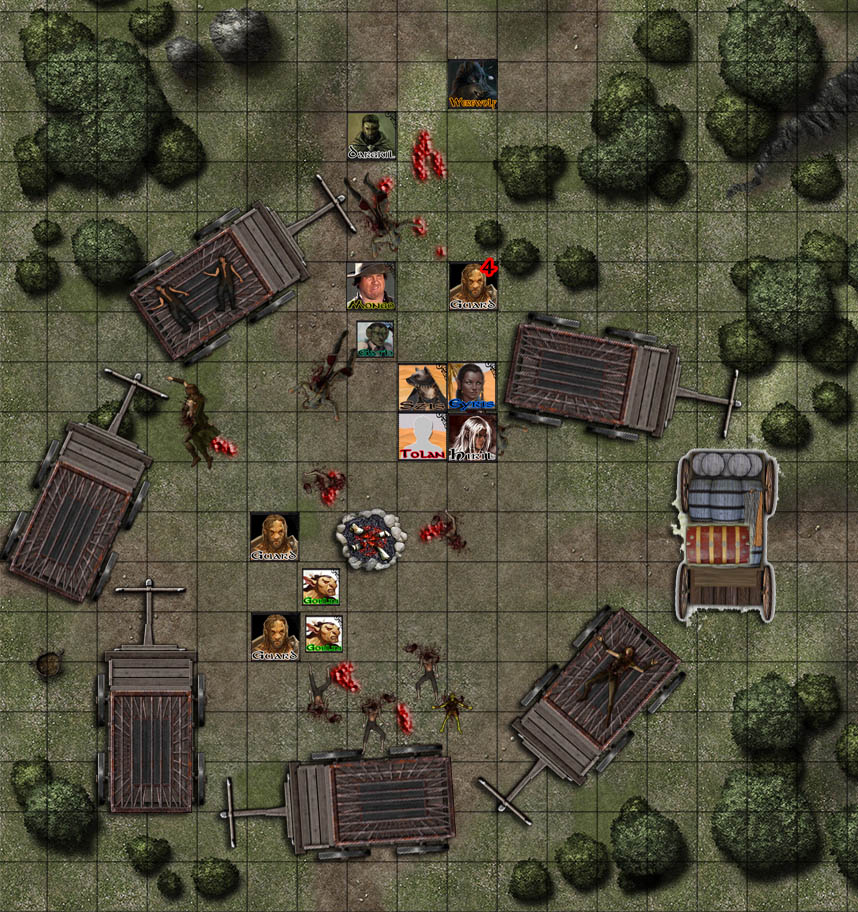
Task: Select the Werewolf token
Action: tap(472, 85)
